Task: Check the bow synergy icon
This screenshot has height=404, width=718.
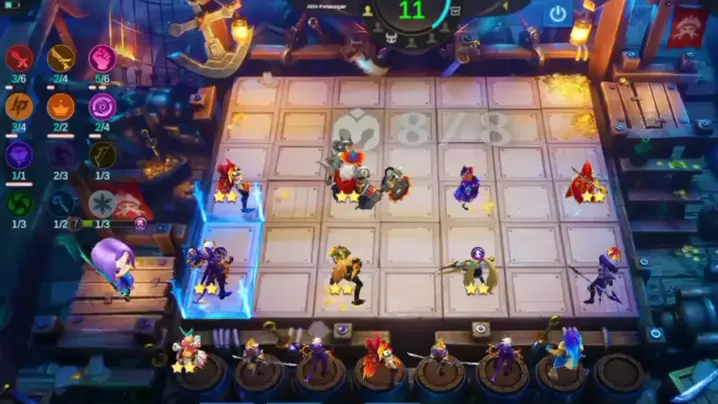Action: [101, 154]
